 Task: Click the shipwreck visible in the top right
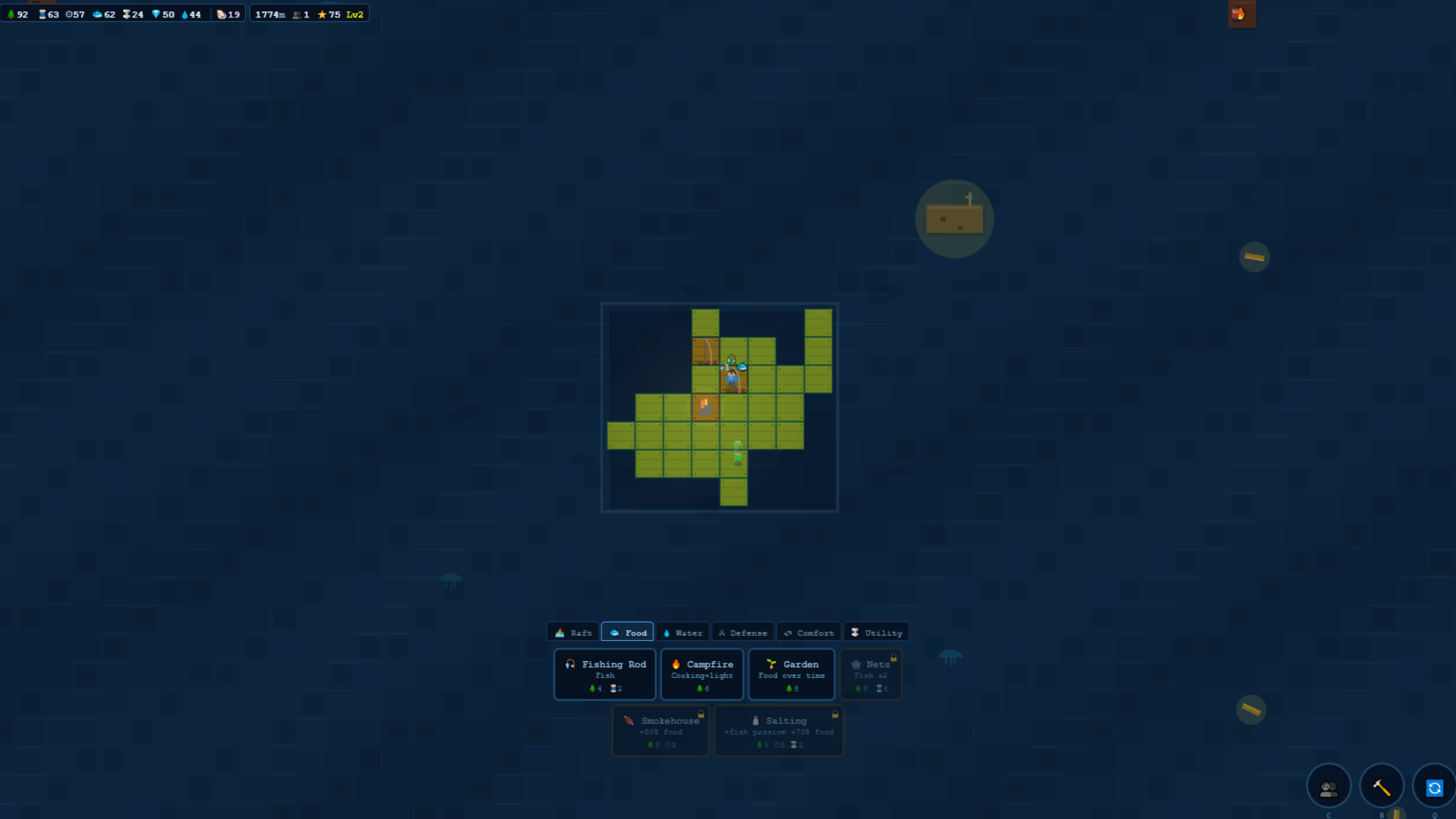[x=954, y=218]
